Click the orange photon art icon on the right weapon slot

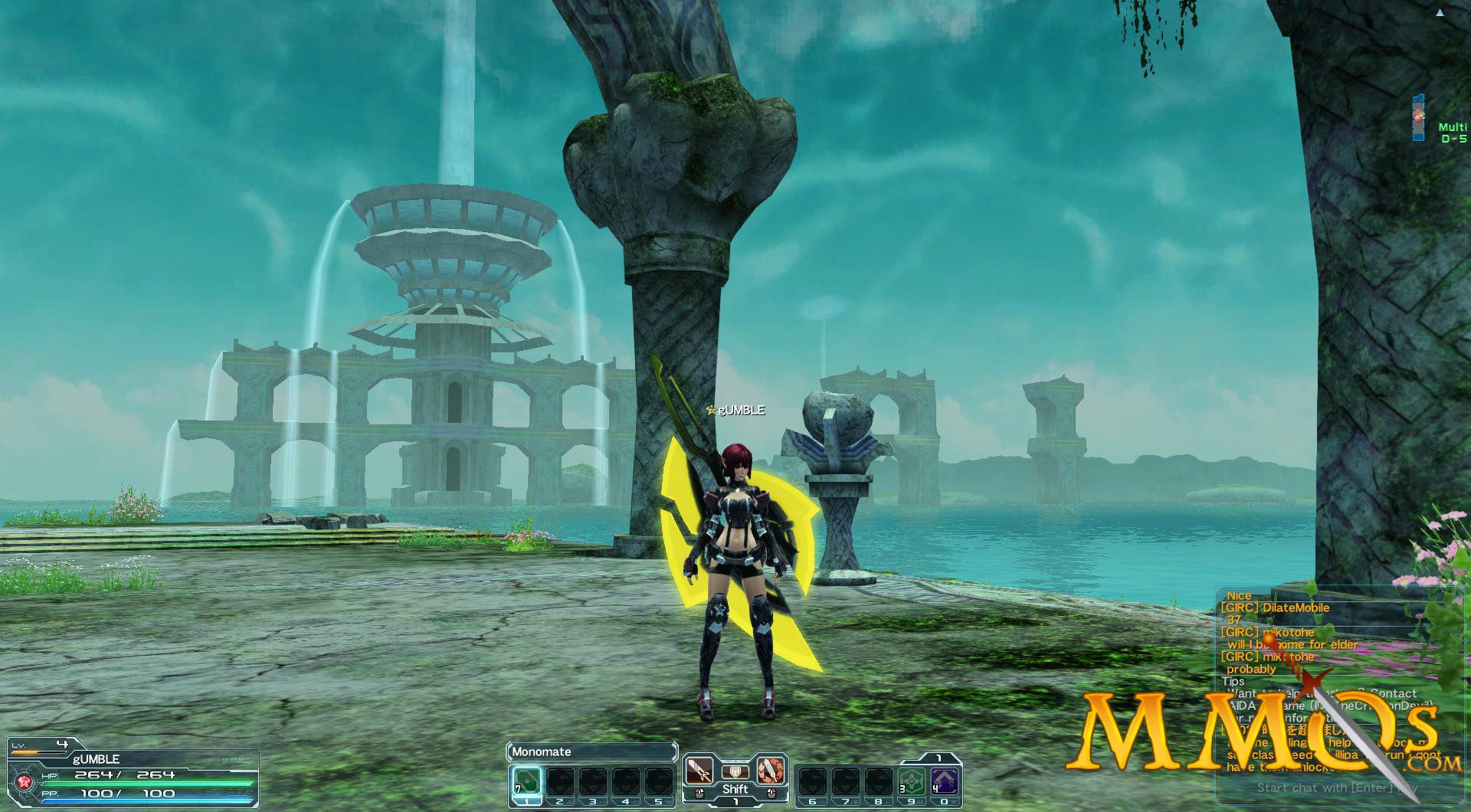(x=769, y=772)
